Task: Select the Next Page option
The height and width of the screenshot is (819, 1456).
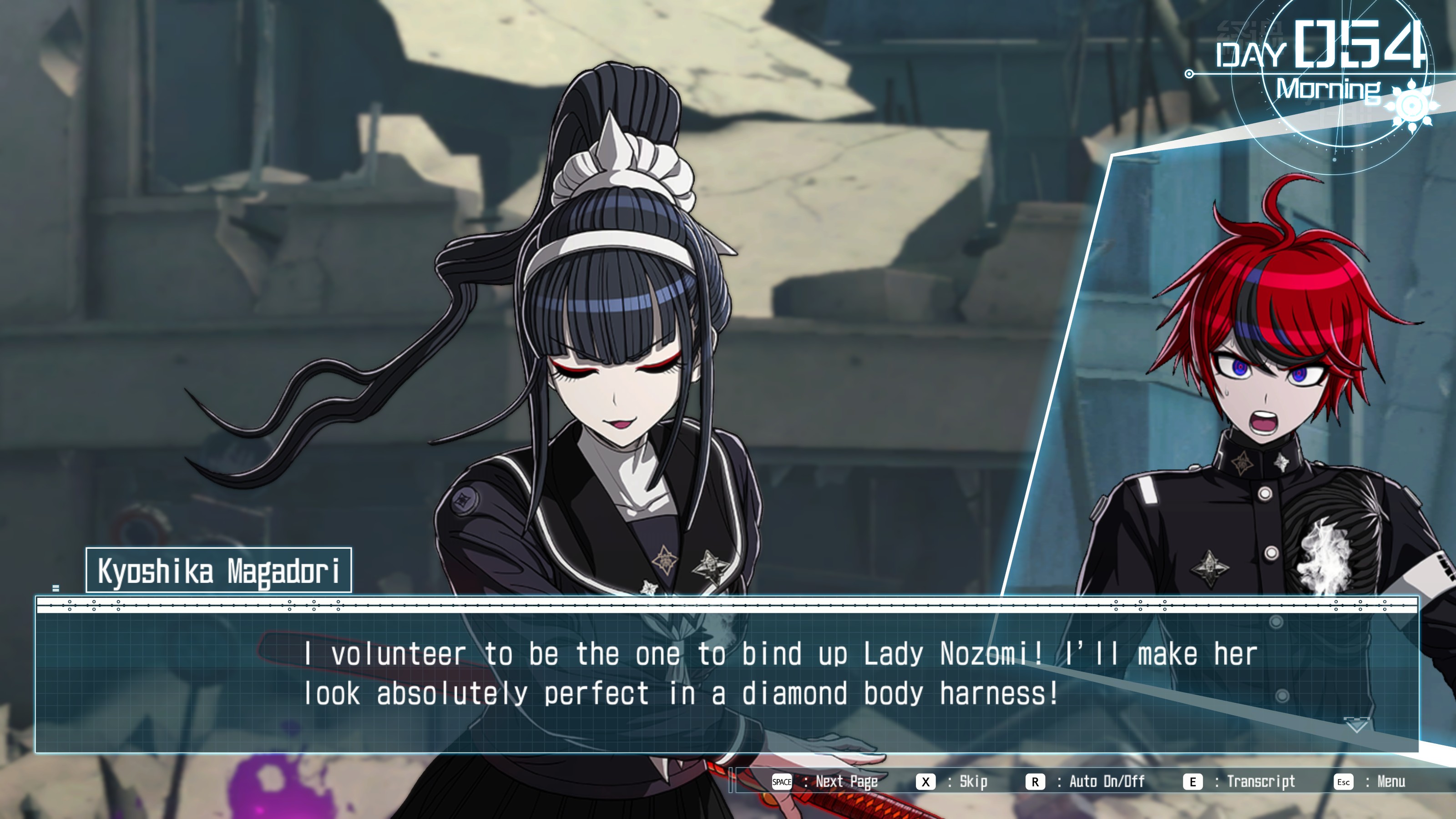Action: 825,782
